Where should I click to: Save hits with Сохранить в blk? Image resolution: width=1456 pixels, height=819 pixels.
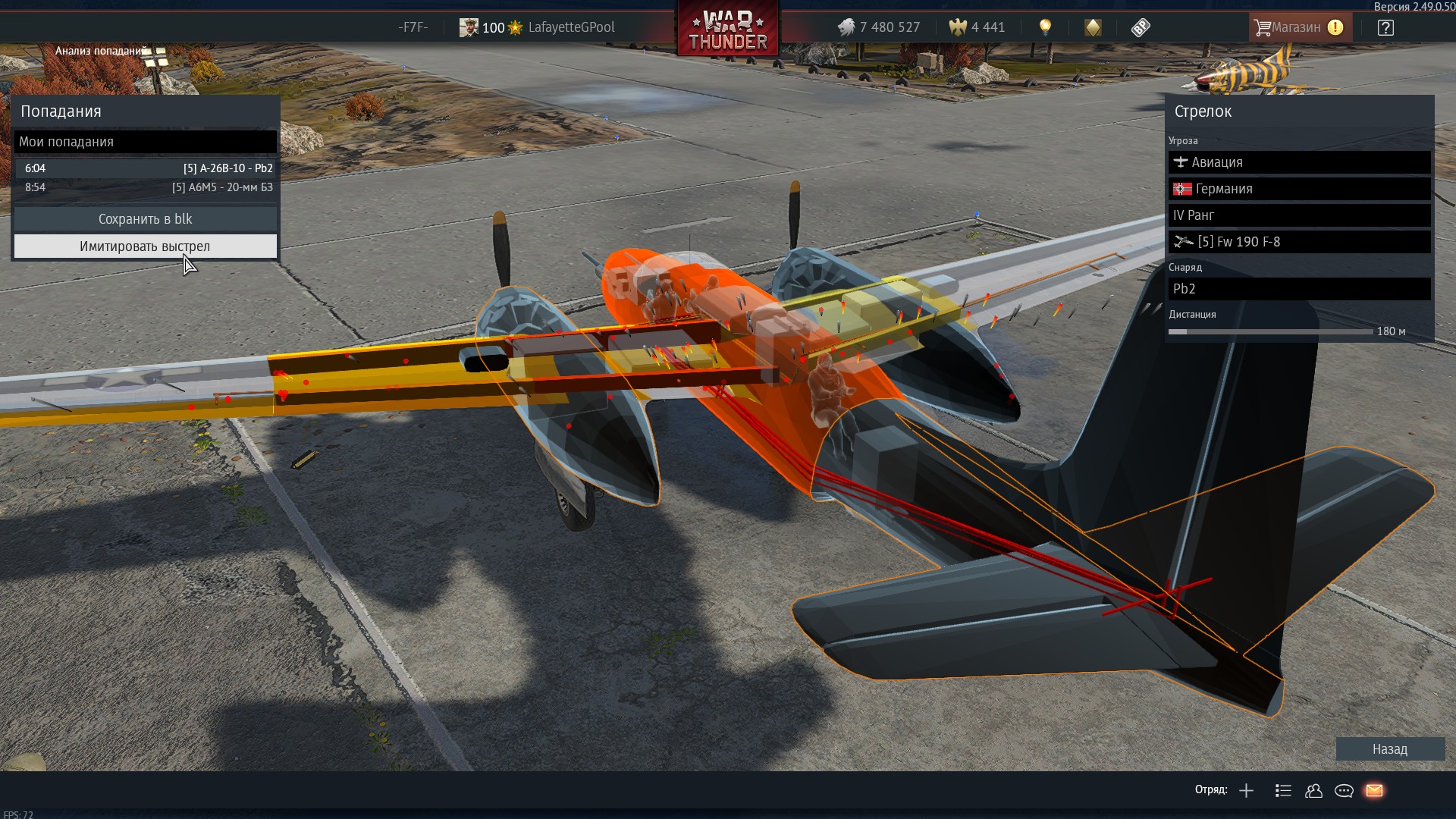pos(145,219)
